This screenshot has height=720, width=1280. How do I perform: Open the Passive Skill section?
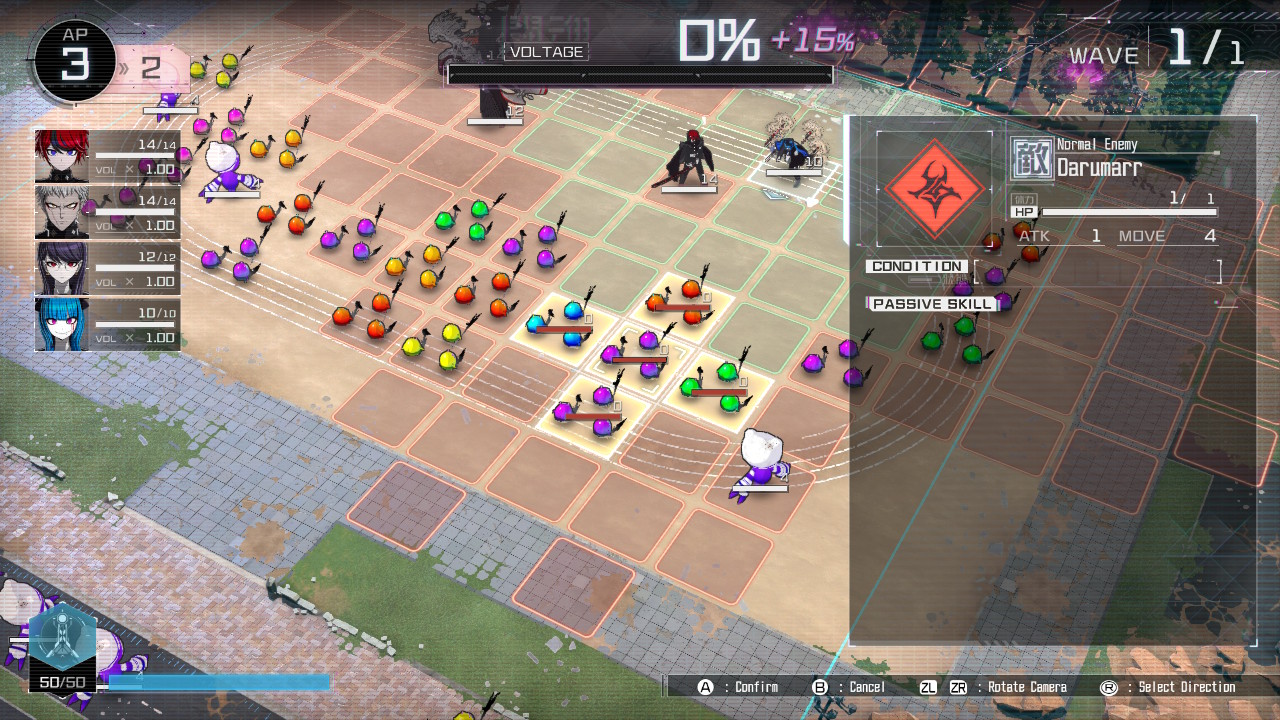[x=934, y=304]
